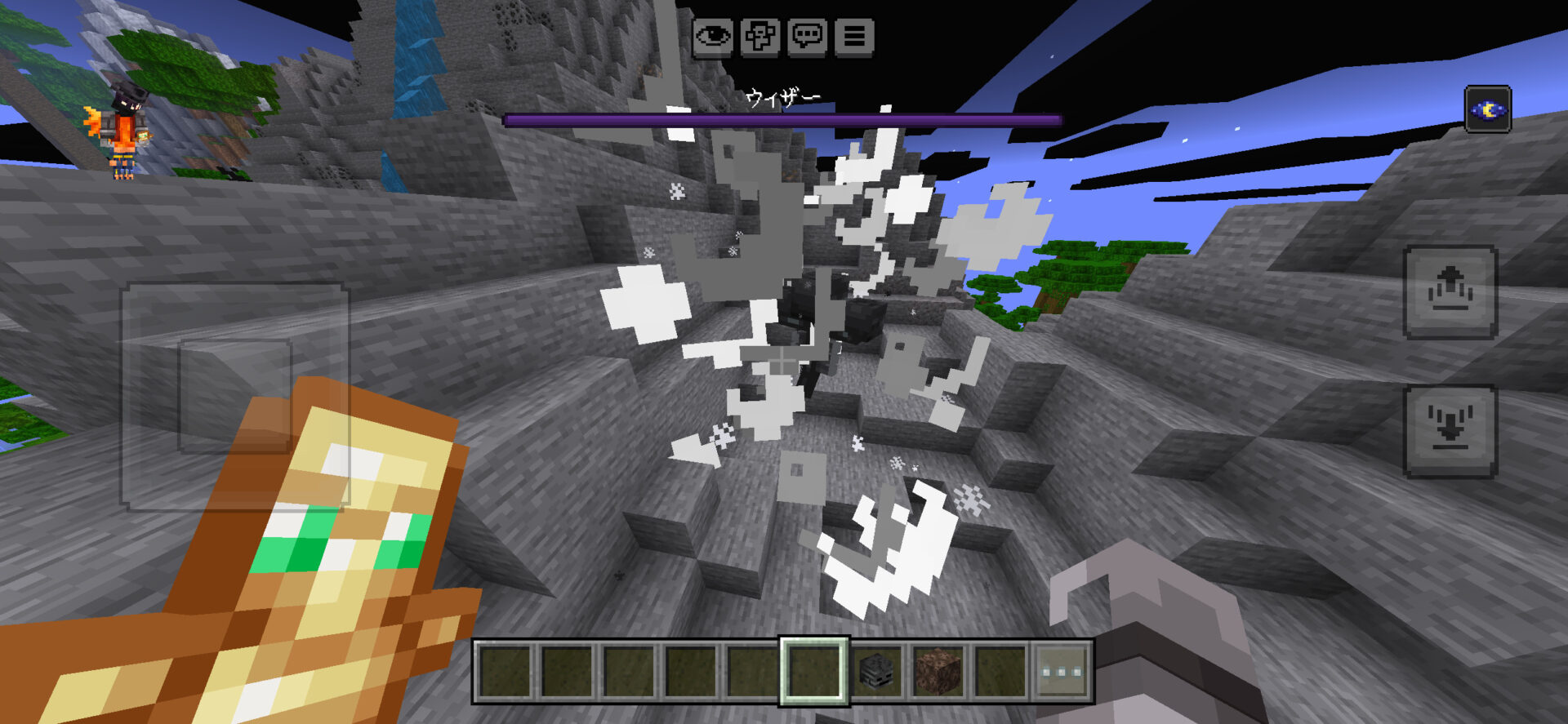Tap the fly up arrow button
The height and width of the screenshot is (724, 1568).
click(1450, 291)
